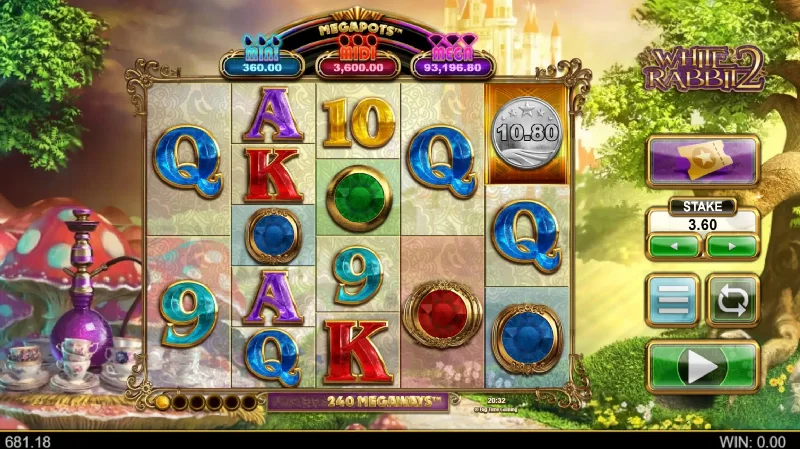Spin the reels with the green play button

click(702, 366)
